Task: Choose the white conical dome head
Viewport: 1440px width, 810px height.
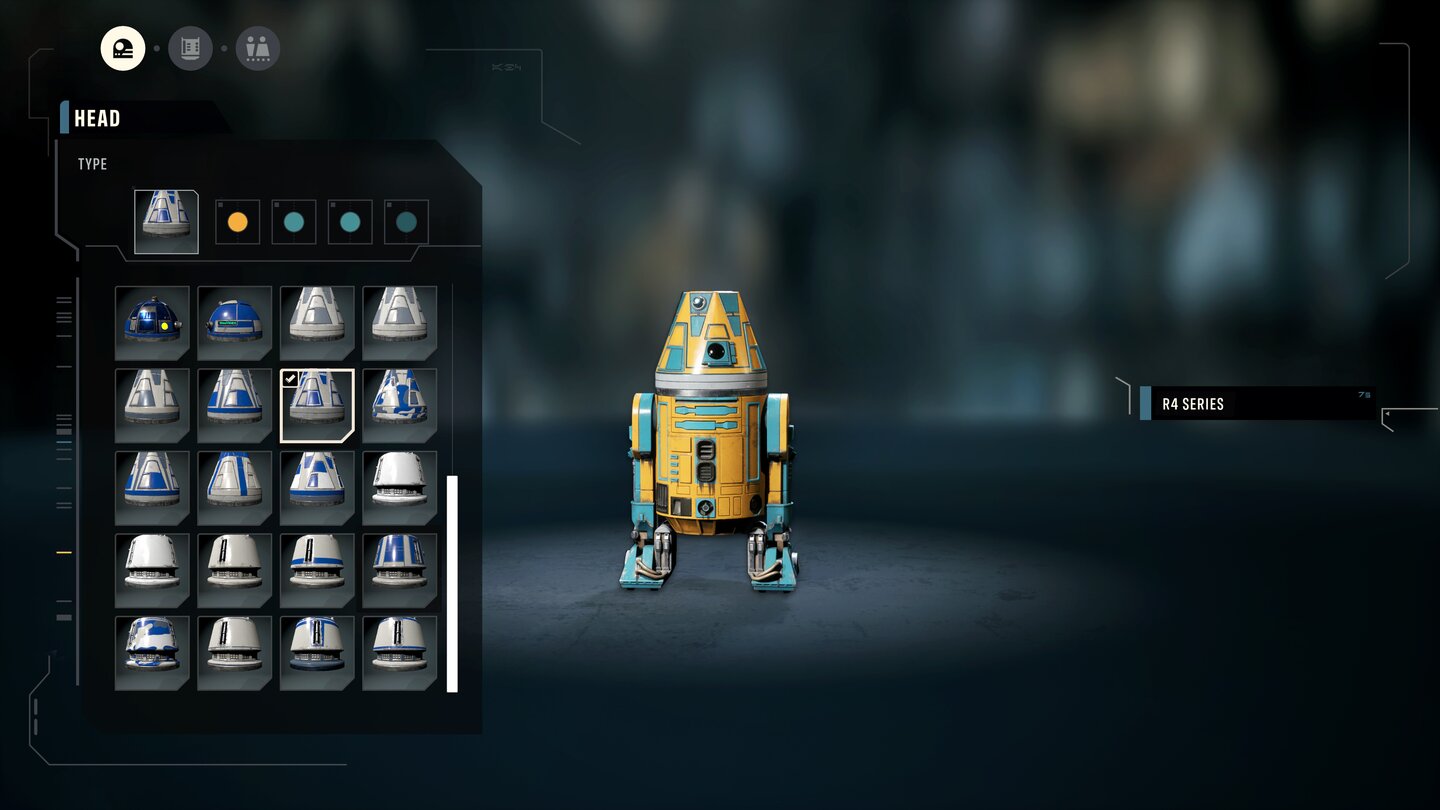Action: pos(317,322)
